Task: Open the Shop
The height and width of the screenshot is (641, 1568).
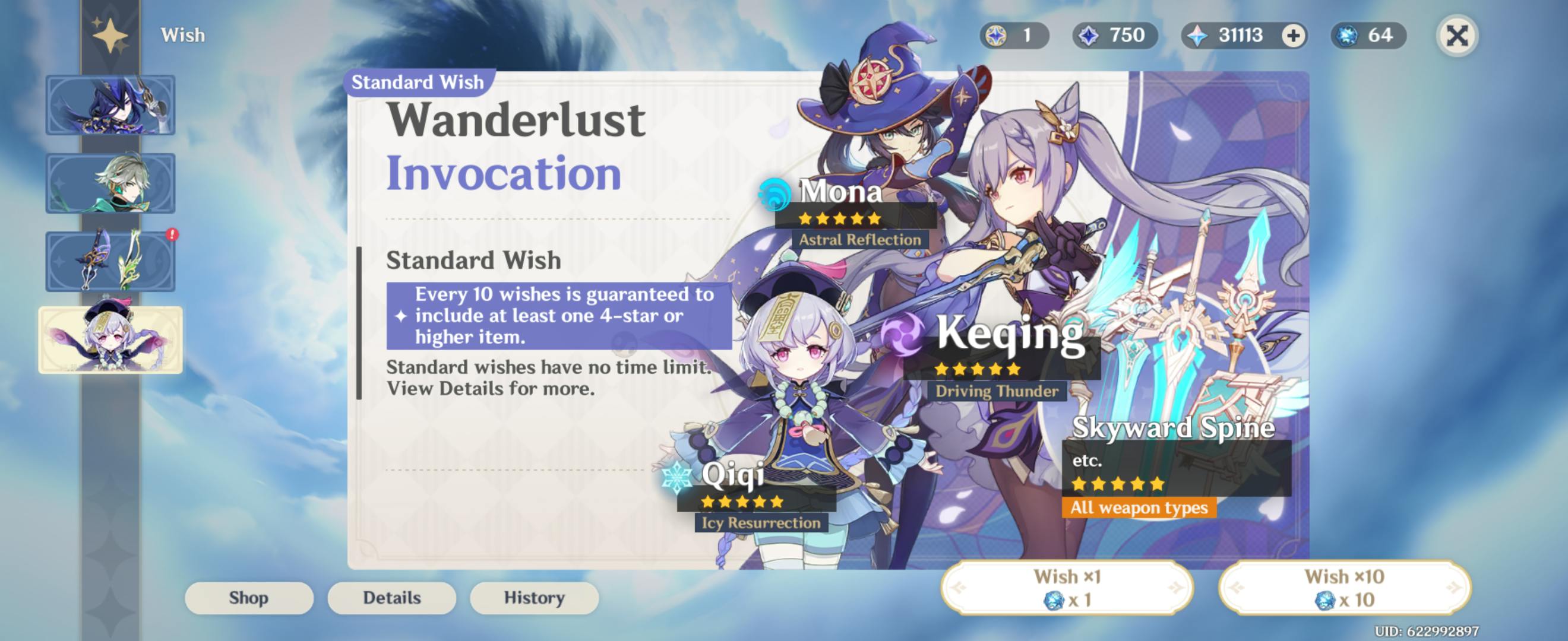Action: click(x=249, y=598)
